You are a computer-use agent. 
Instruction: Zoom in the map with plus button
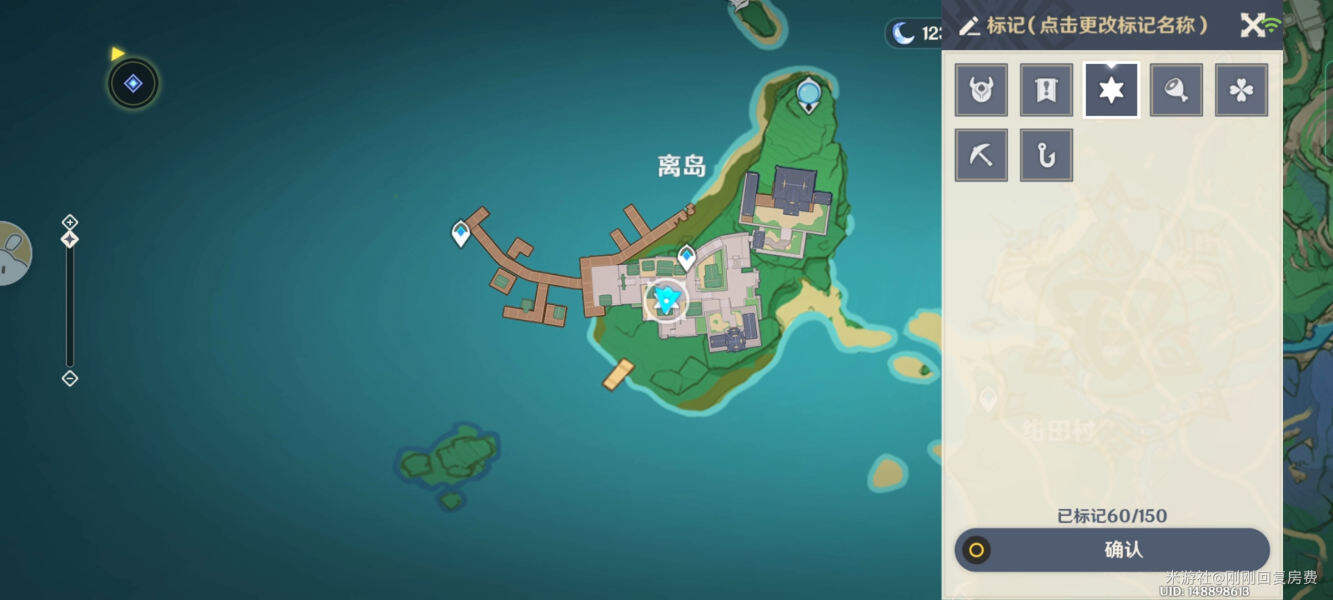(x=70, y=221)
